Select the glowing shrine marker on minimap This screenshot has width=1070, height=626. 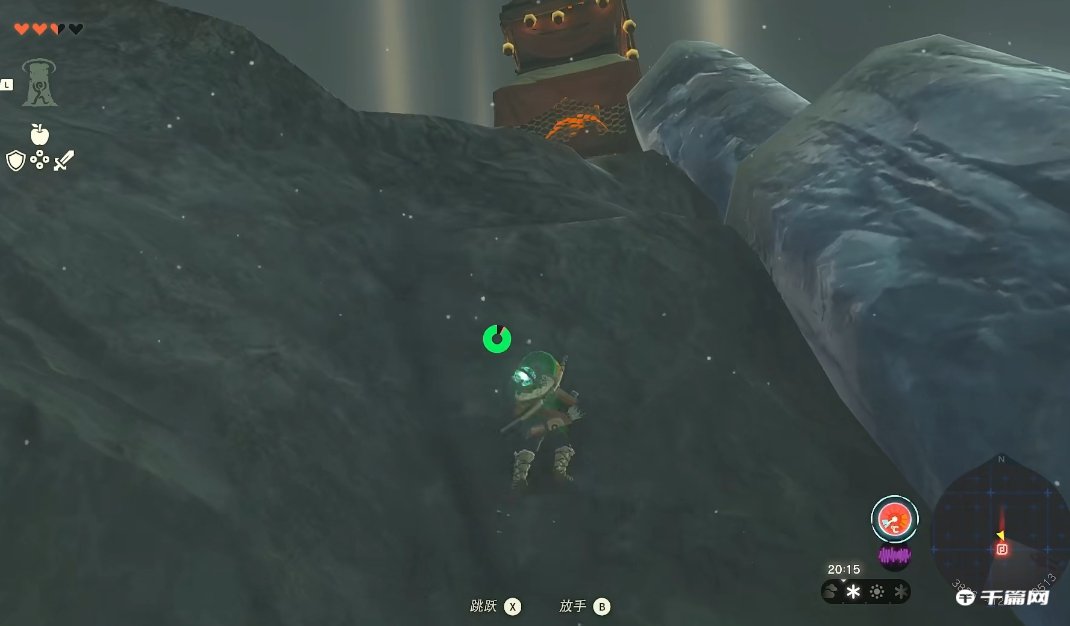(x=1002, y=548)
